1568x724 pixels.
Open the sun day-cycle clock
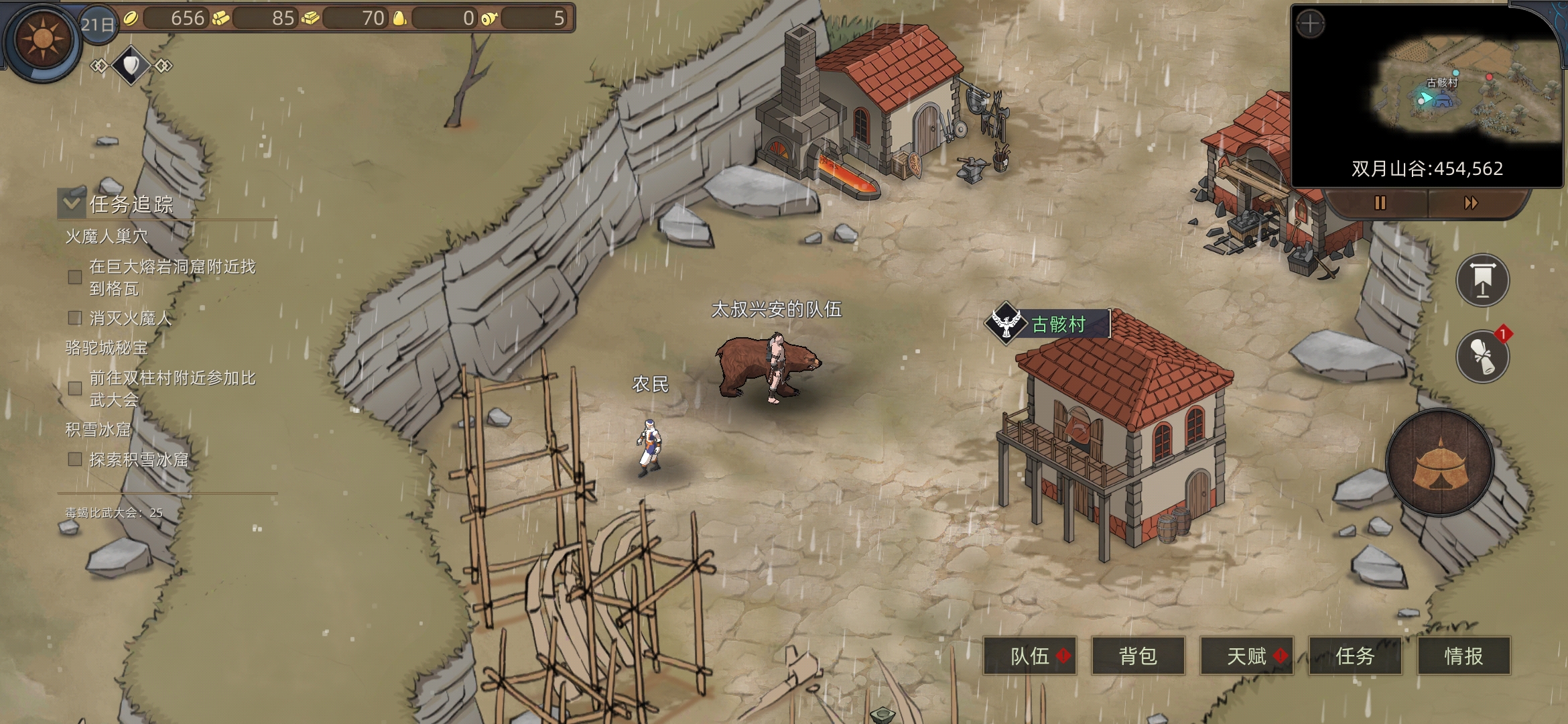tap(43, 39)
